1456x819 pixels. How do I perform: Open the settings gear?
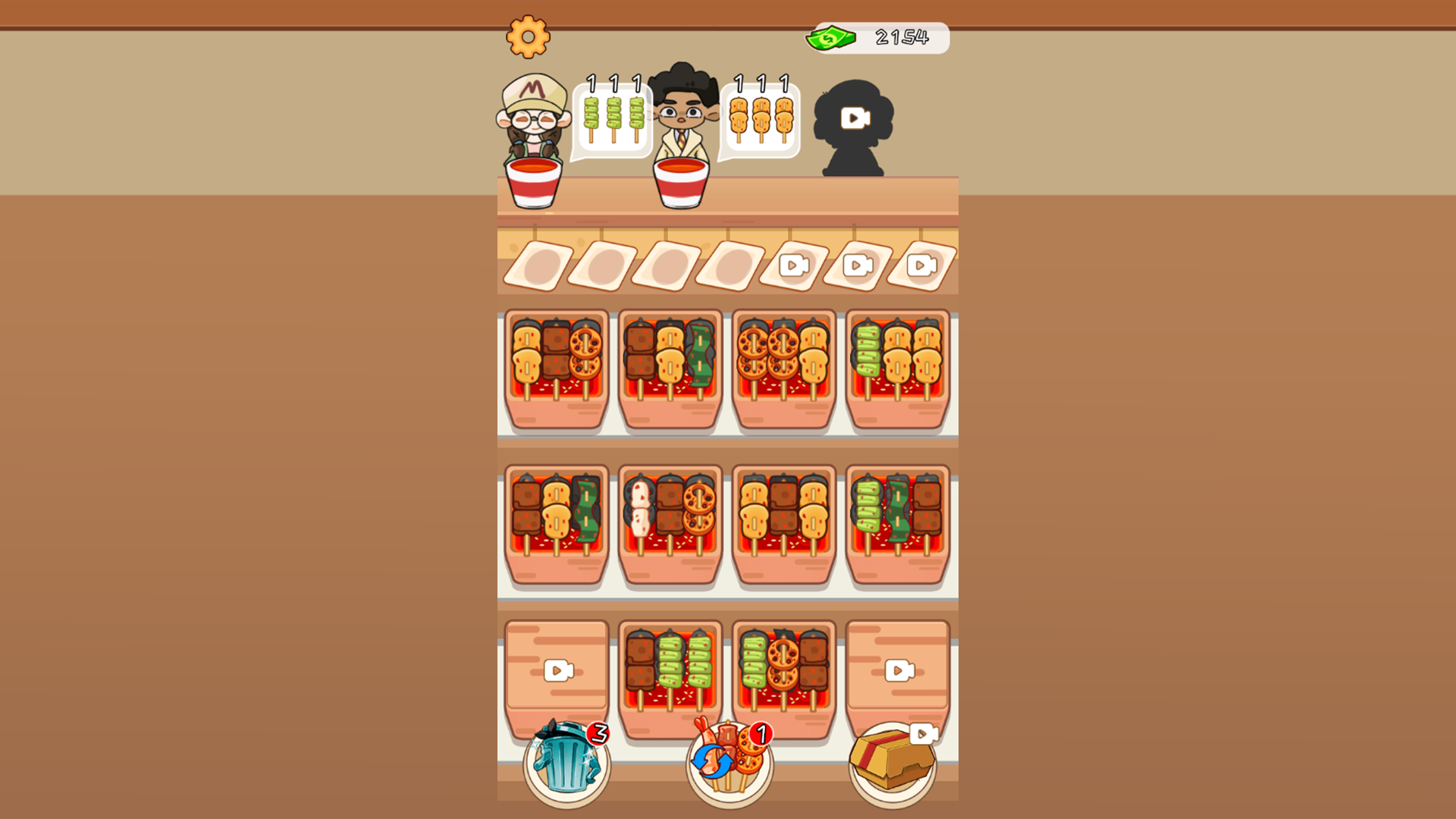pyautogui.click(x=529, y=36)
